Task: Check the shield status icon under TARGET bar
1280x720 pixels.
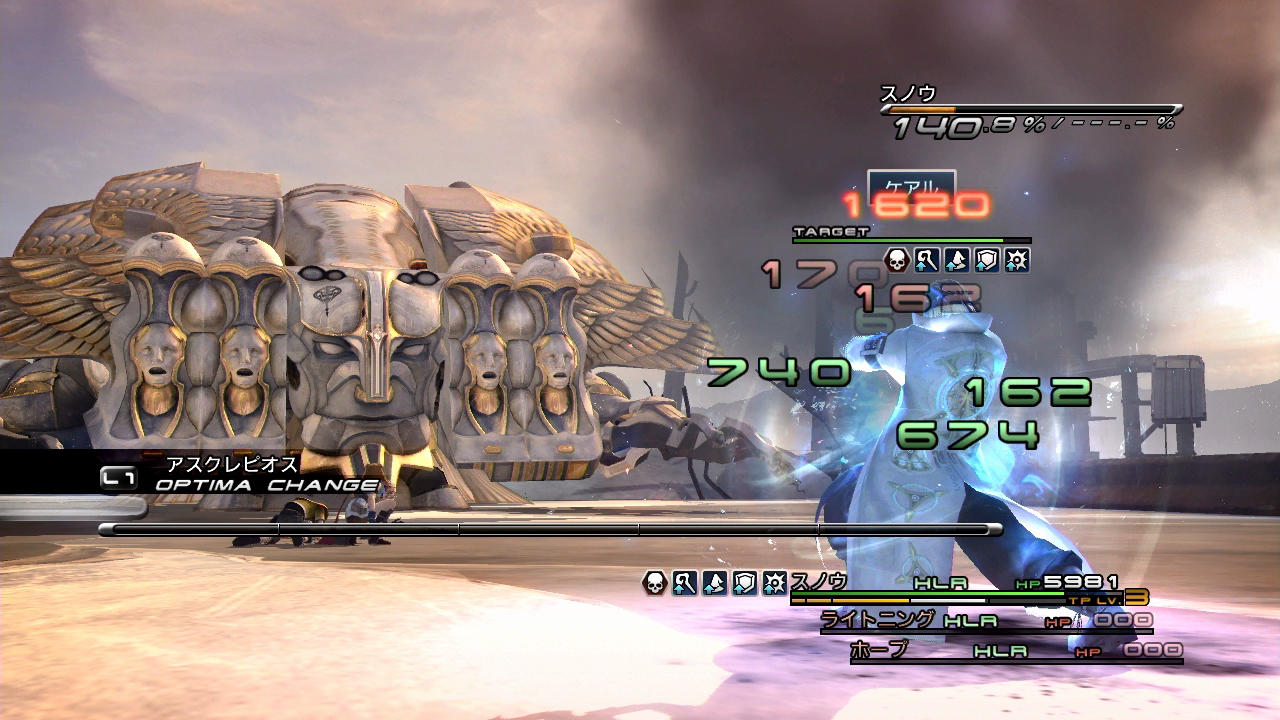Action: pyautogui.click(x=987, y=260)
